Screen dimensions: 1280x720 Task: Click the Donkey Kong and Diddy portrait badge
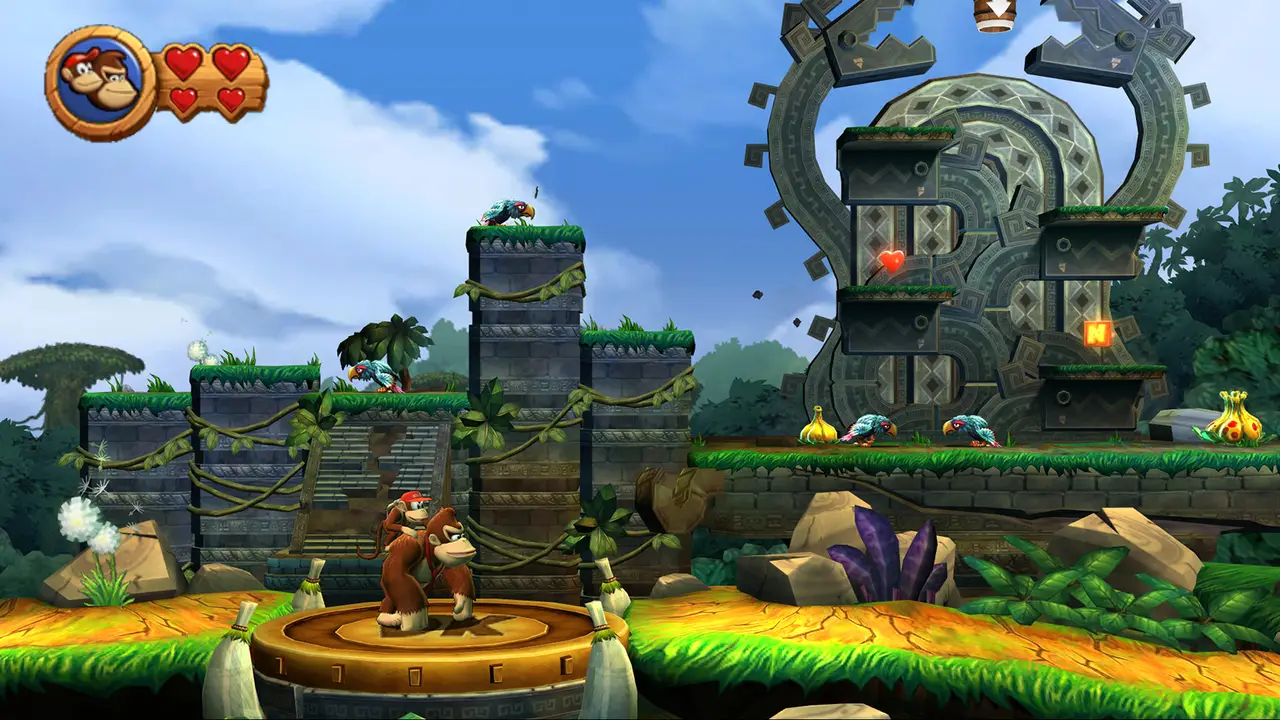[x=100, y=82]
